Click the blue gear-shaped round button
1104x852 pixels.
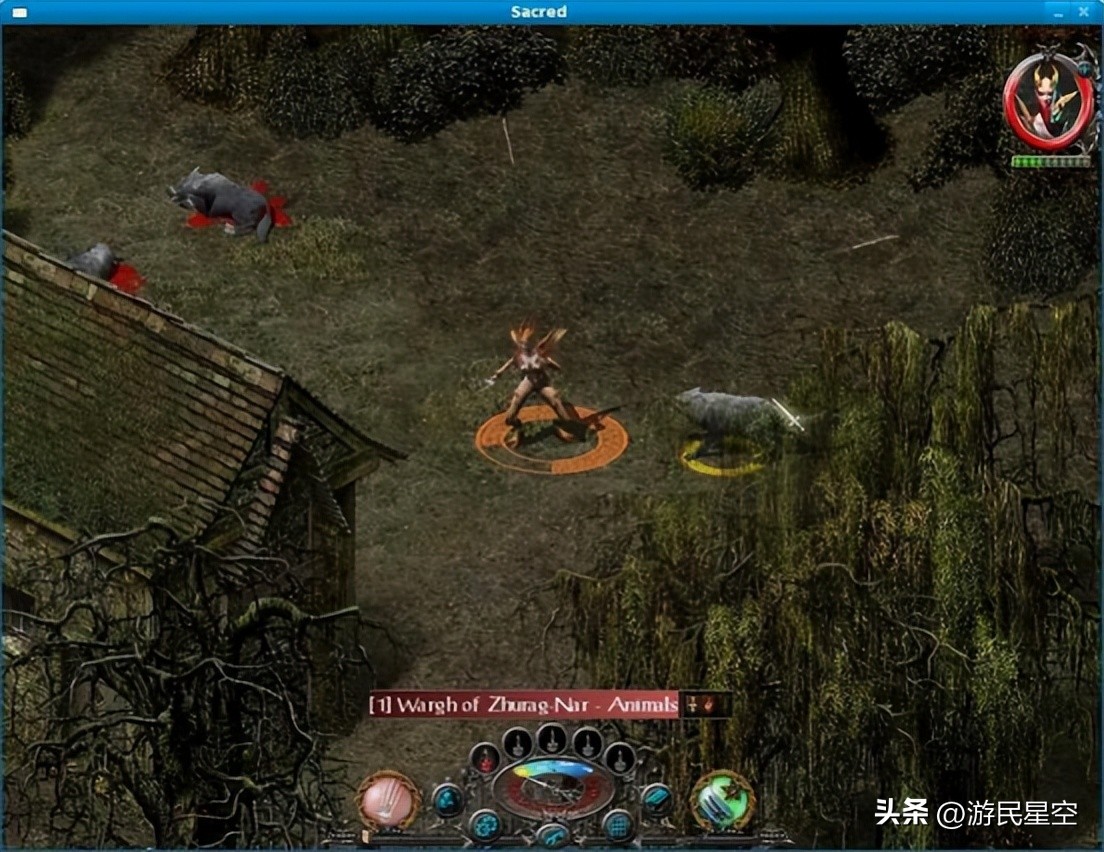point(486,824)
